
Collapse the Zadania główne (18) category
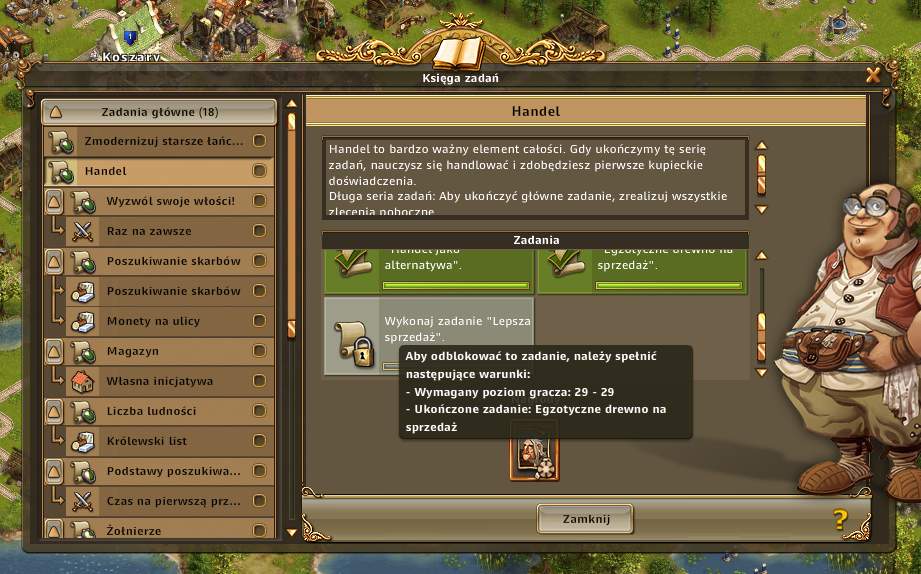(x=56, y=112)
